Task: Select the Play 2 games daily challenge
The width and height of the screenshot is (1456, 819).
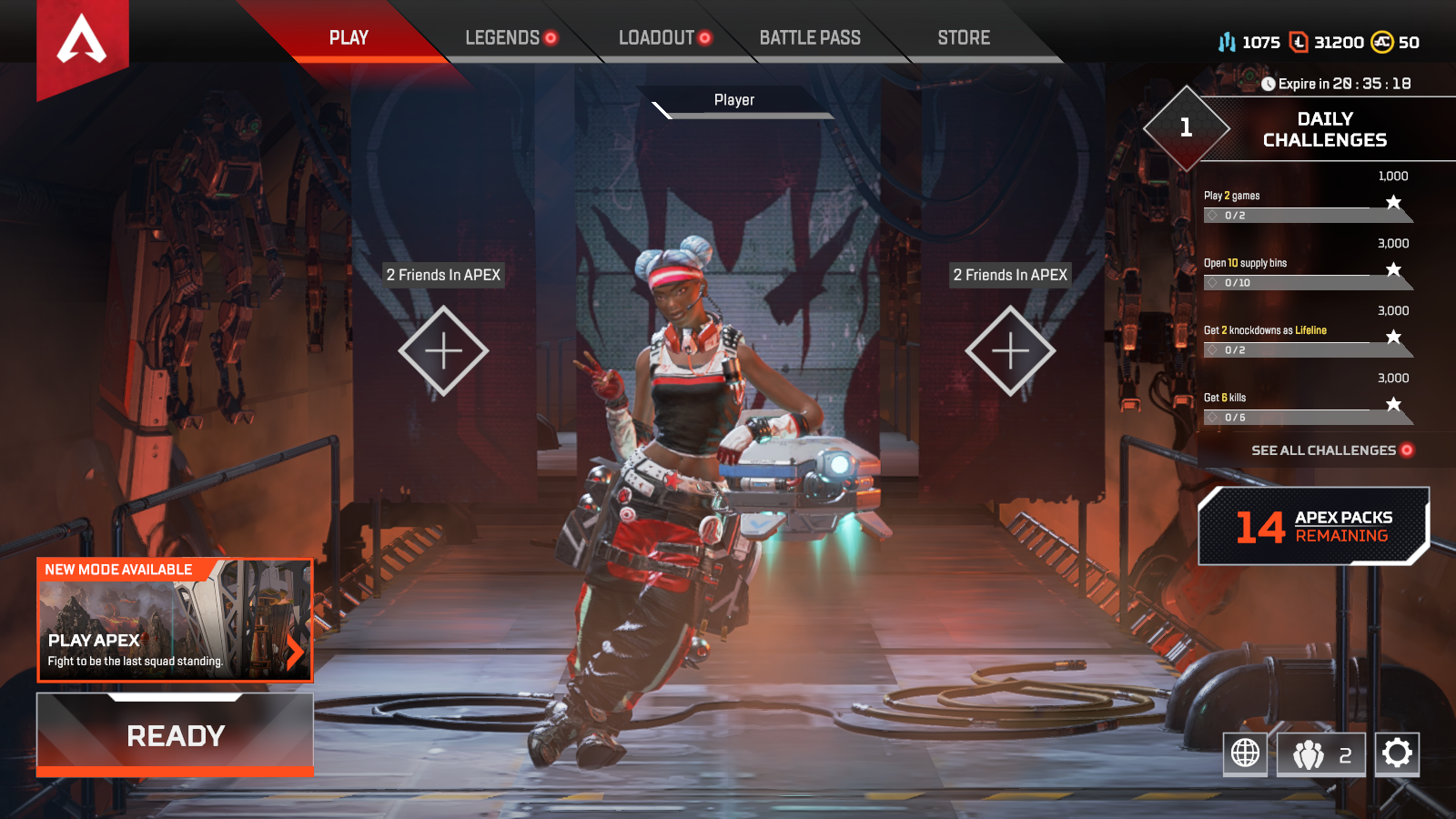Action: pos(1307,206)
